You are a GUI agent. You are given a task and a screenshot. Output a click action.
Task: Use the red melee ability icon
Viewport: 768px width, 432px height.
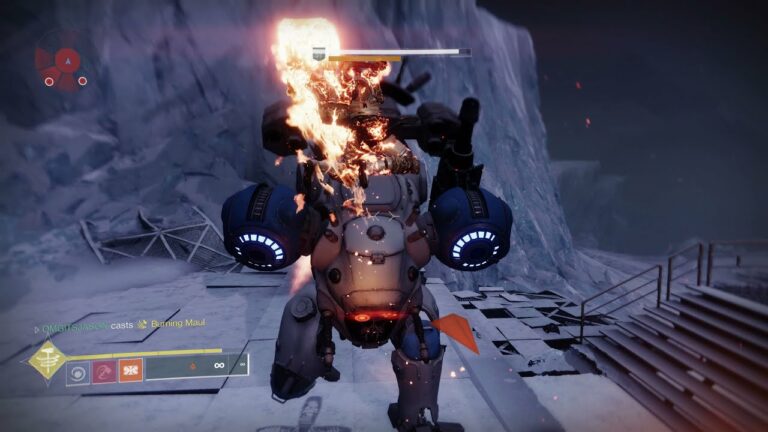click(x=105, y=371)
